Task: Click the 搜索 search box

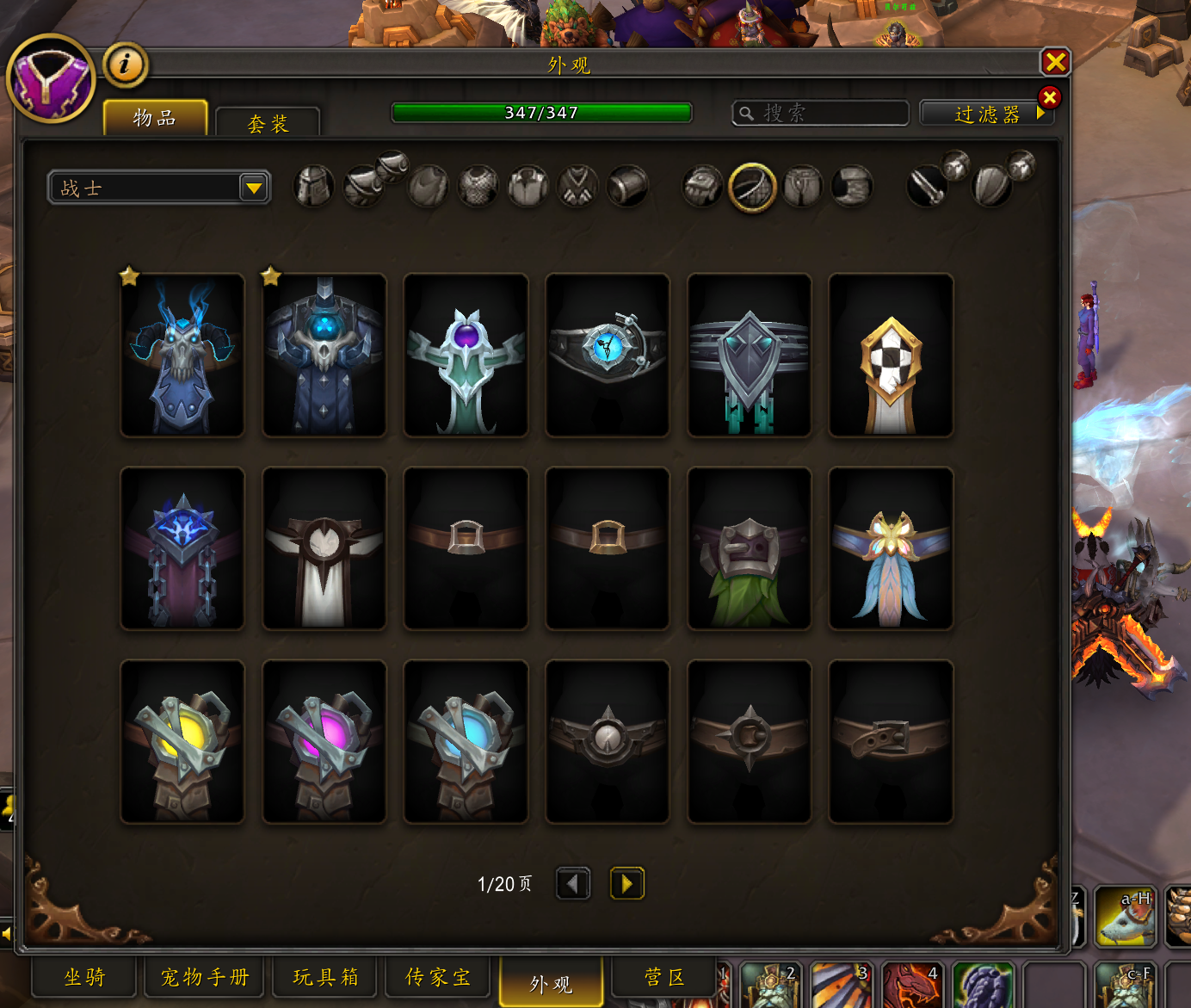Action: pyautogui.click(x=820, y=113)
